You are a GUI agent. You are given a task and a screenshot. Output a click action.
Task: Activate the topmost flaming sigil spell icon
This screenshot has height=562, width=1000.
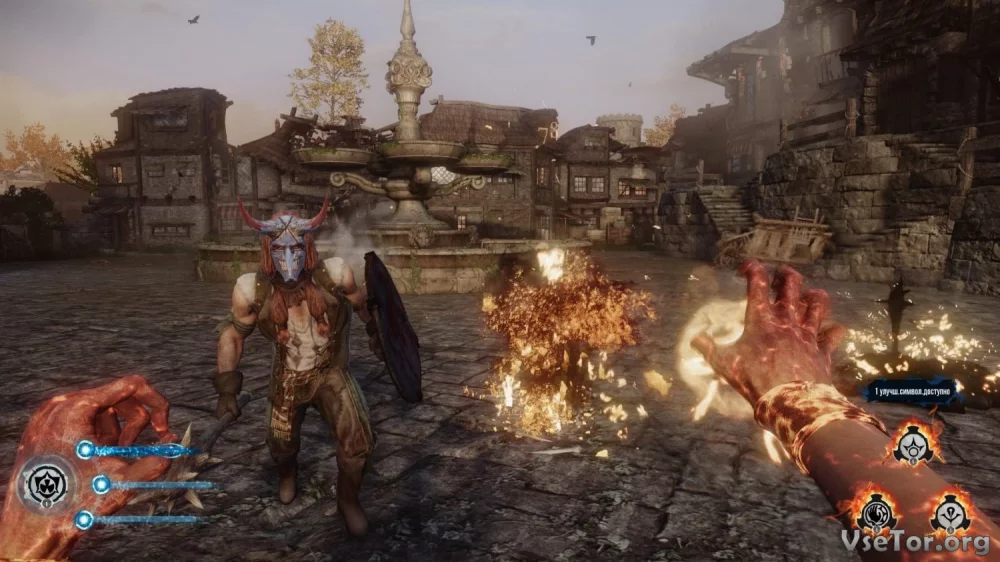point(913,446)
